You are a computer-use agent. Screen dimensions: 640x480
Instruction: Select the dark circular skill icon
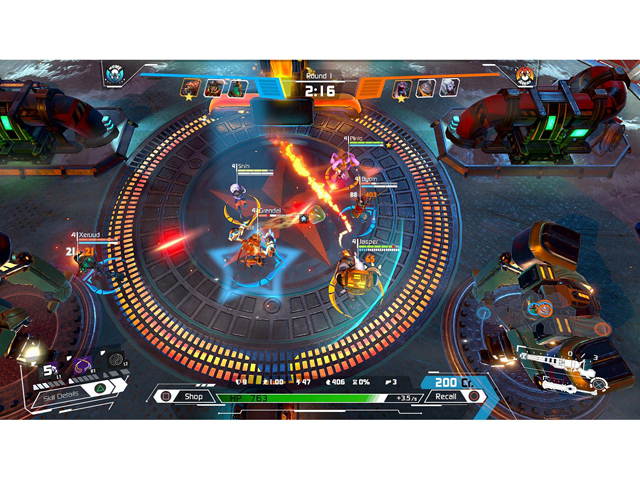click(115, 359)
